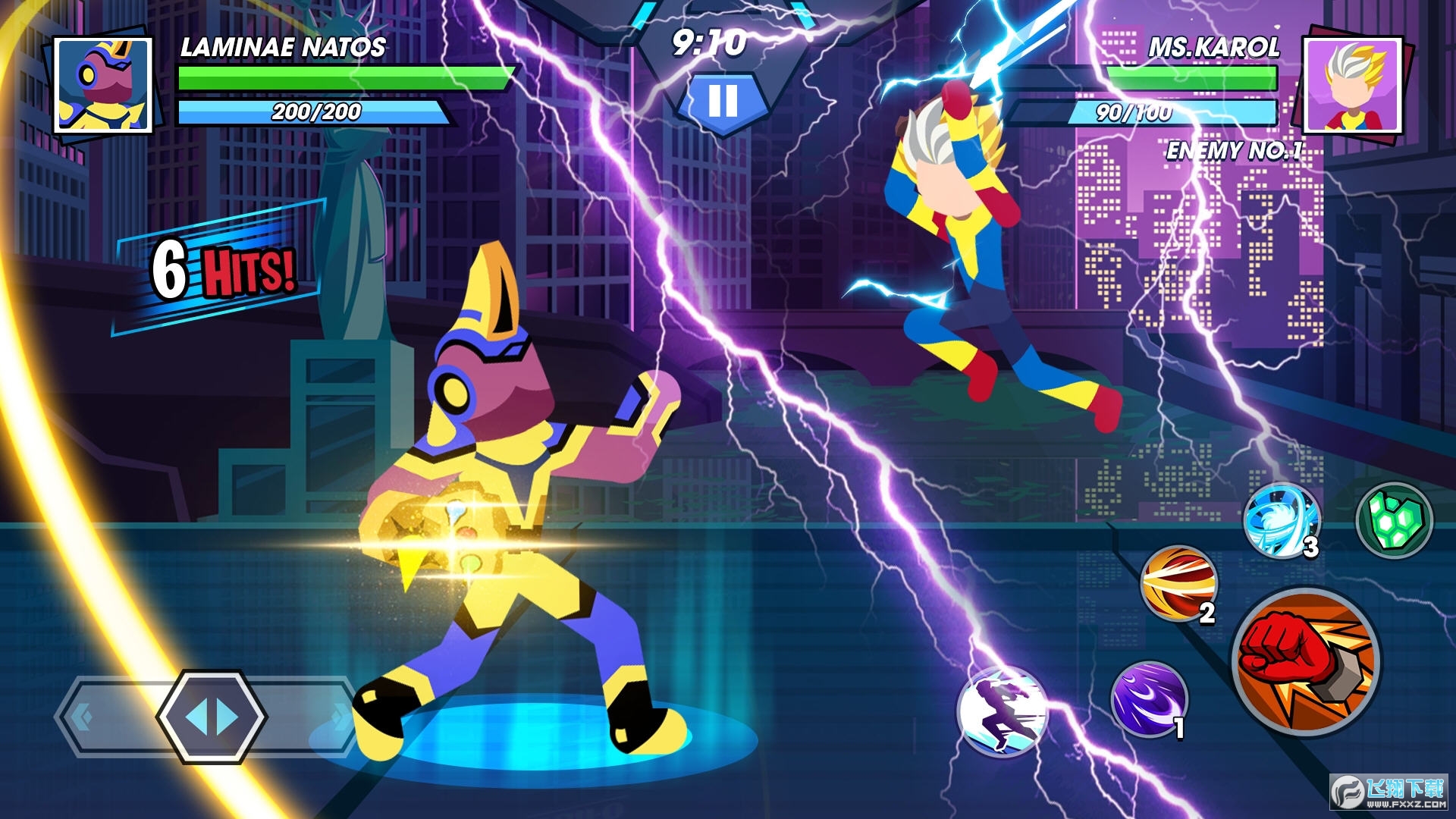Pause the fight
Screen dimensions: 1456x819
coord(722,100)
